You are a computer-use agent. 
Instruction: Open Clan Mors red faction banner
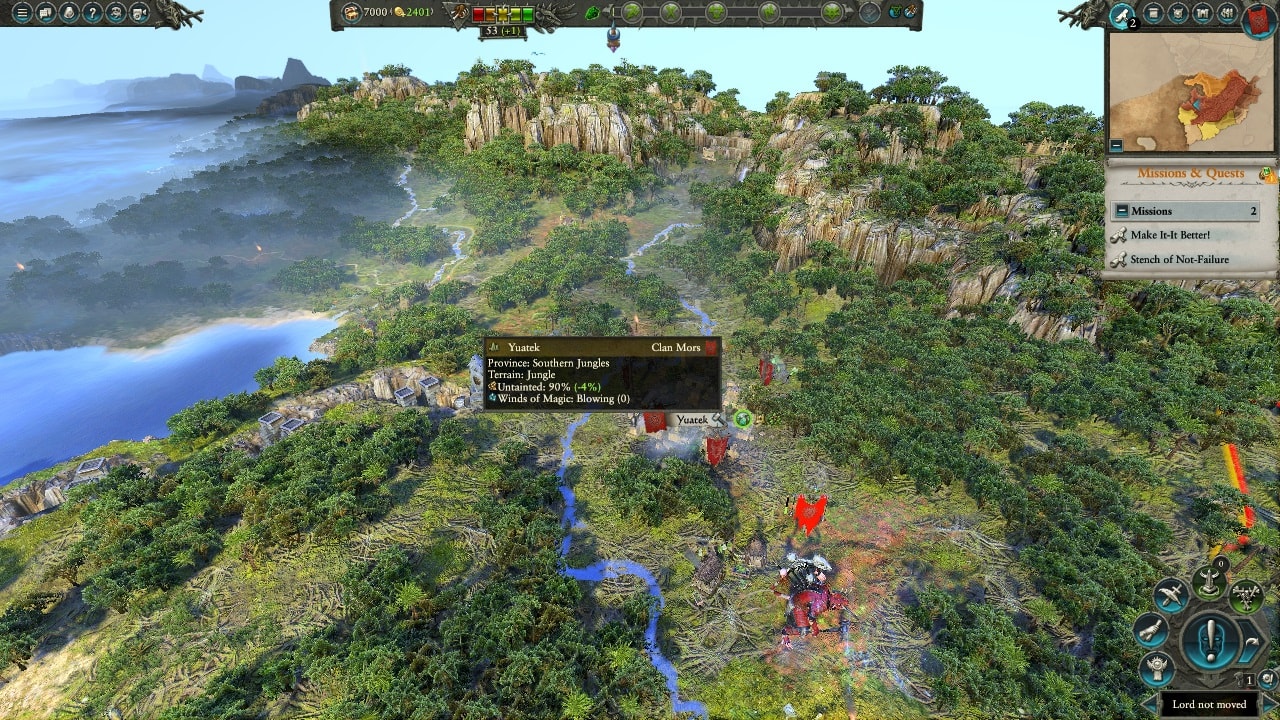point(1258,18)
